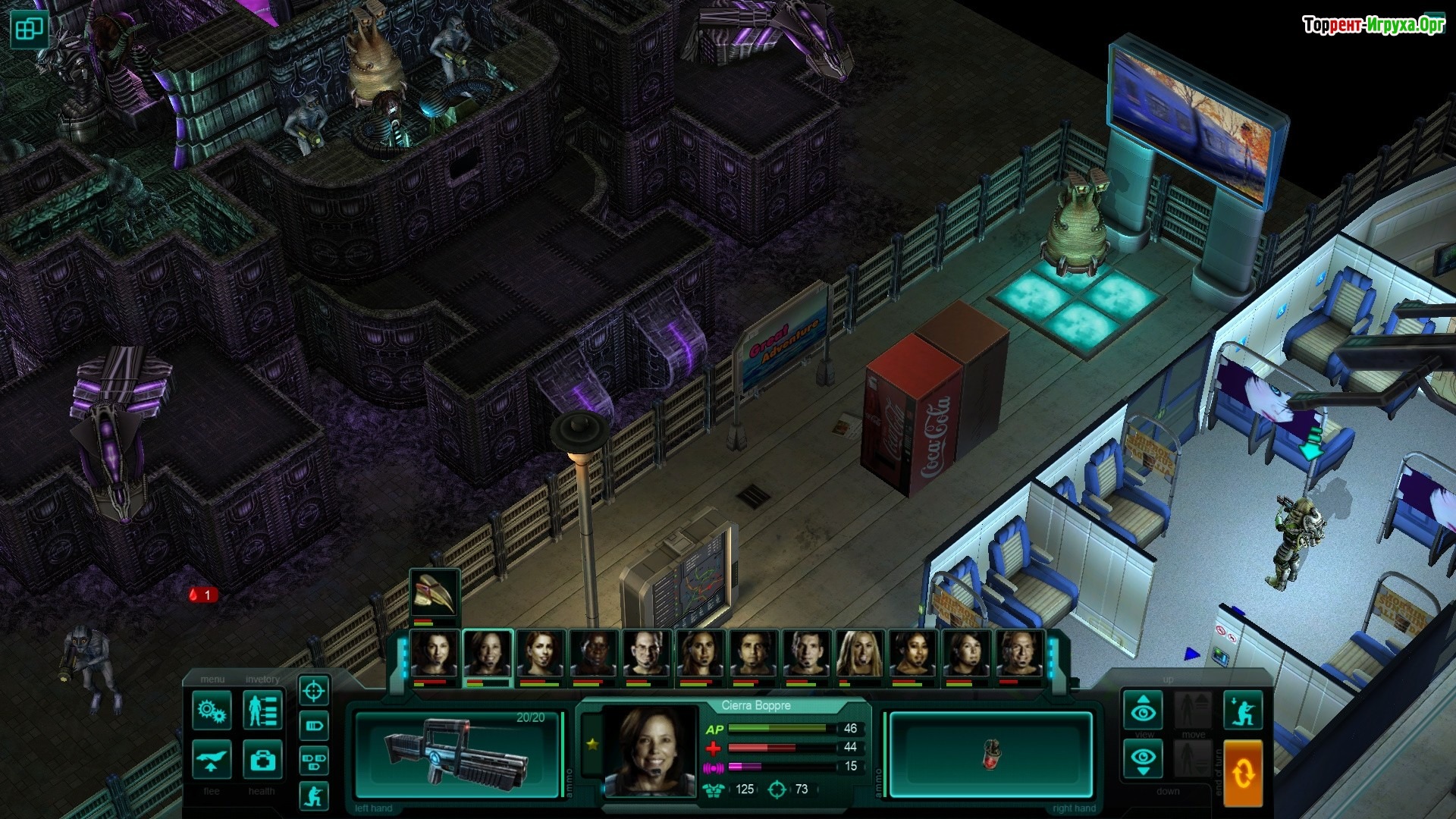Click the top-left teal squares icon
Image resolution: width=1456 pixels, height=819 pixels.
coord(30,30)
